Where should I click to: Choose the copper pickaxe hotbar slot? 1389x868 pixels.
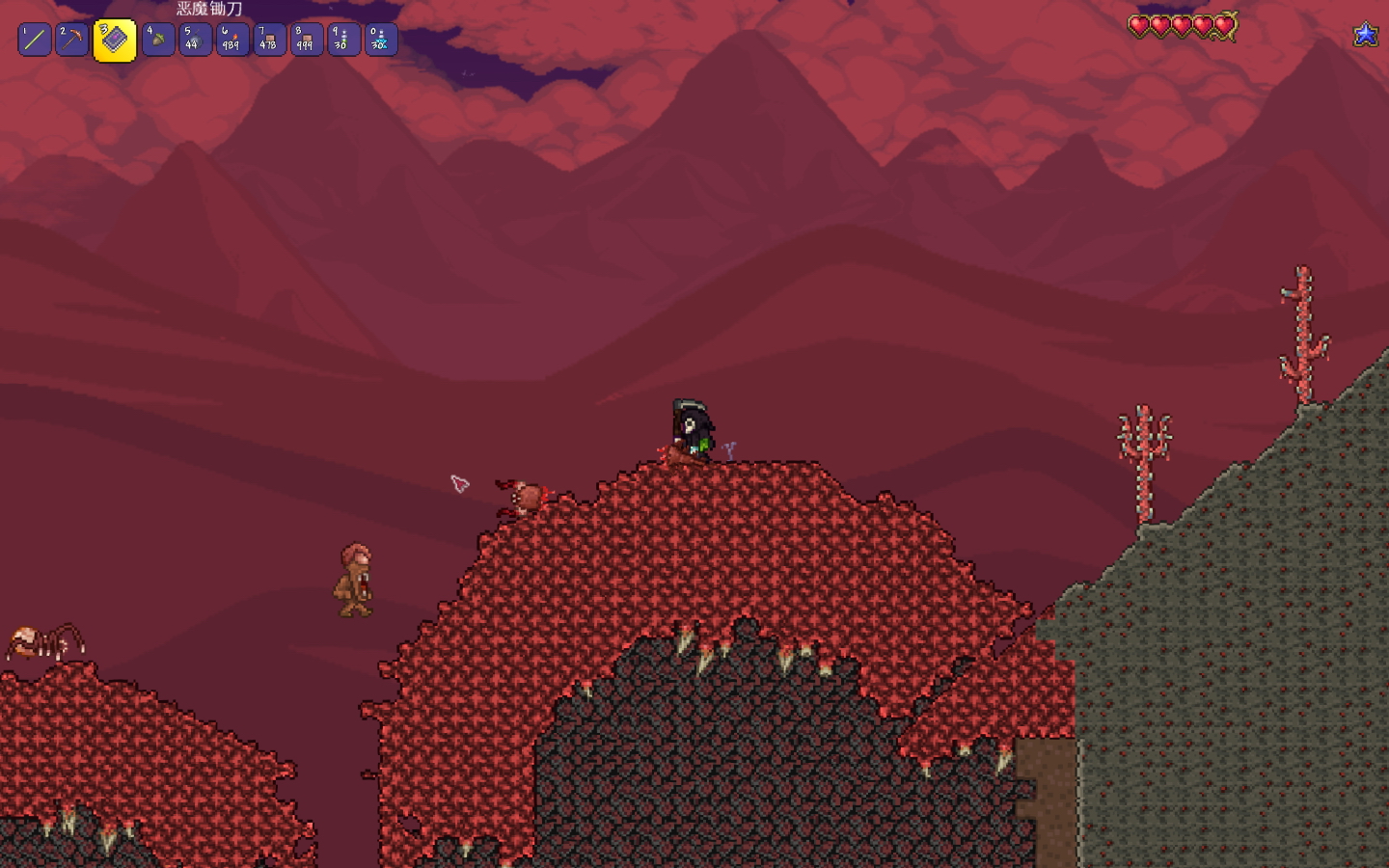(x=71, y=40)
